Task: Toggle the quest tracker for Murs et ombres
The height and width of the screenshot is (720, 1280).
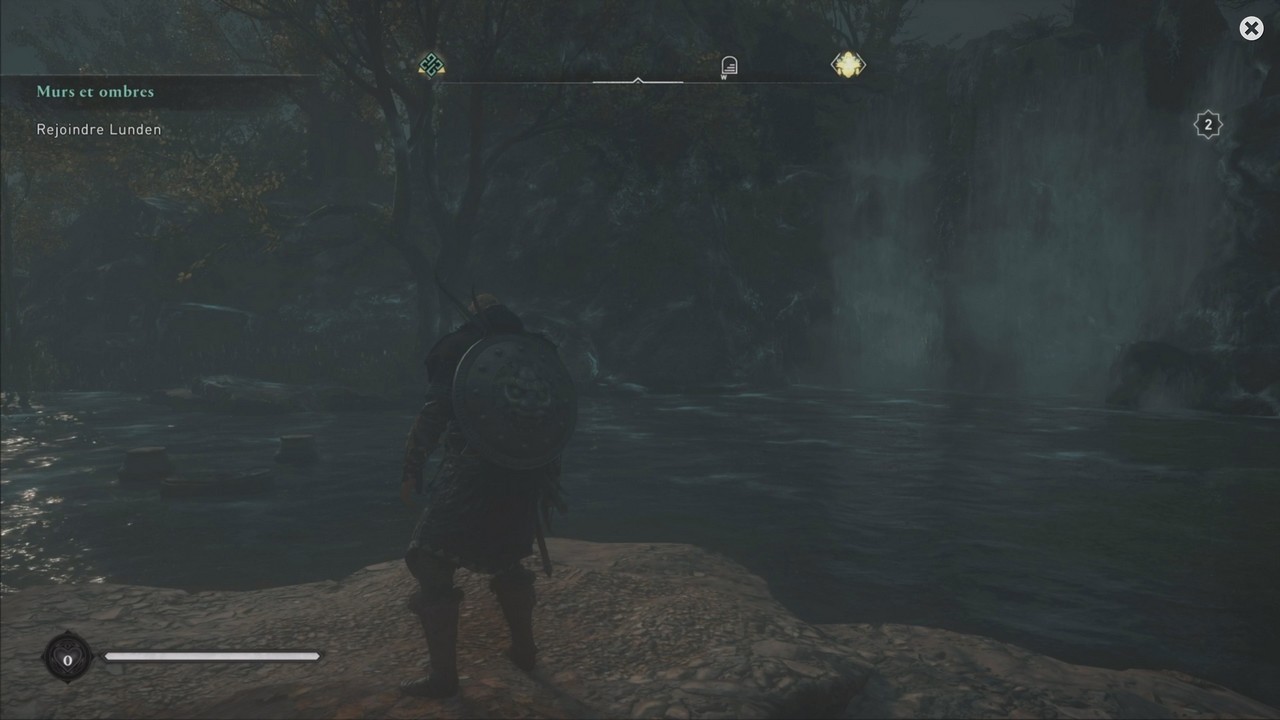Action: pyautogui.click(x=95, y=91)
